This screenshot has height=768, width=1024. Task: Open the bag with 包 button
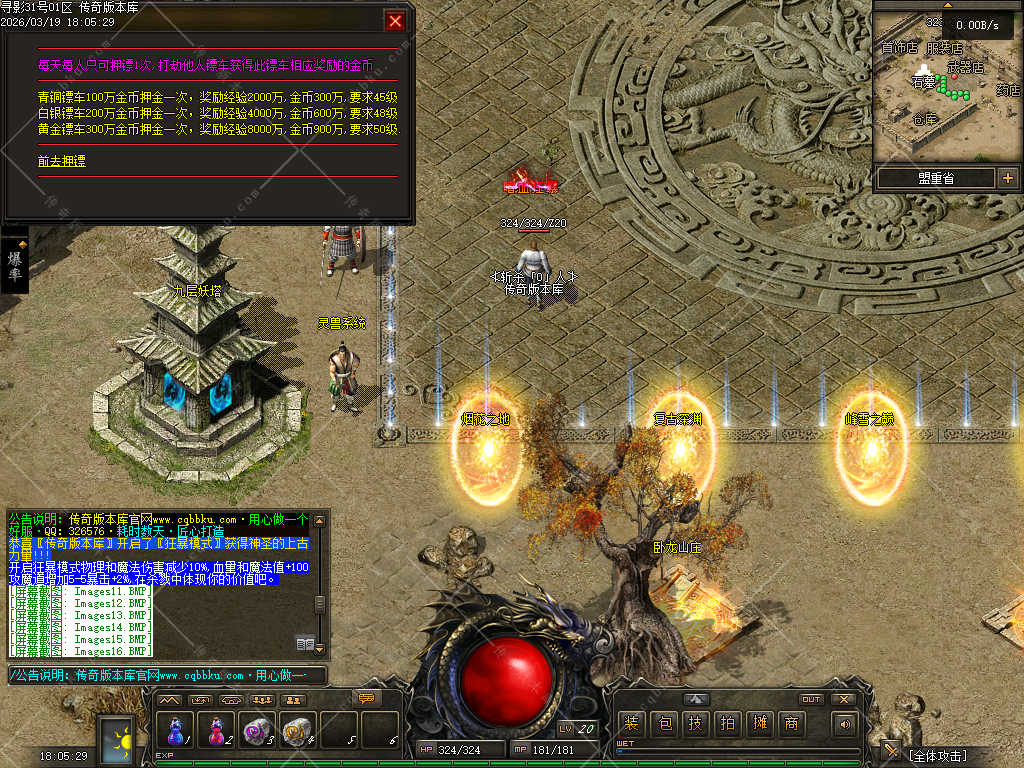pos(663,723)
